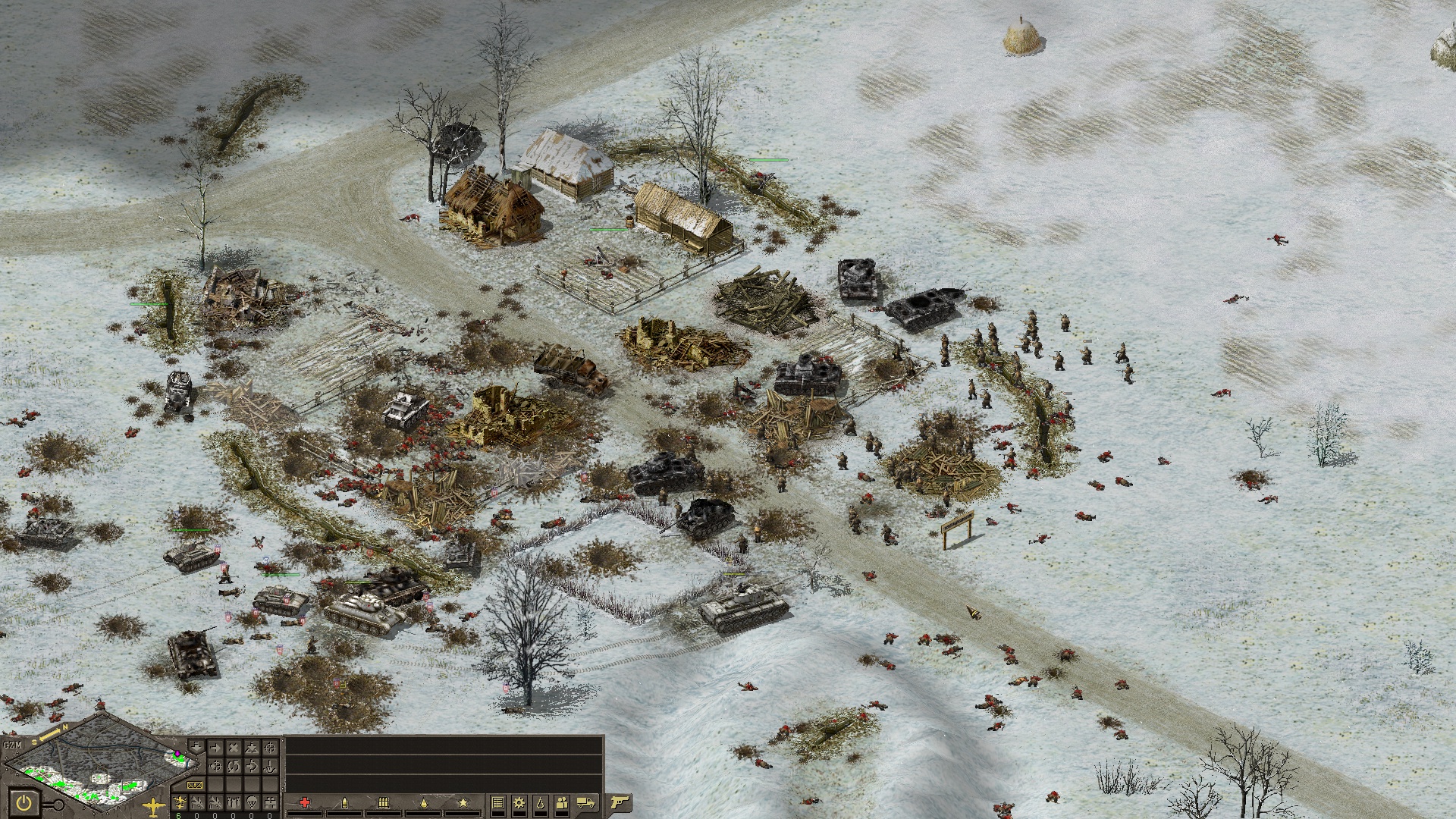This screenshot has height=819, width=1456.
Task: Click the yellow bomber plane icon
Action: (x=153, y=806)
